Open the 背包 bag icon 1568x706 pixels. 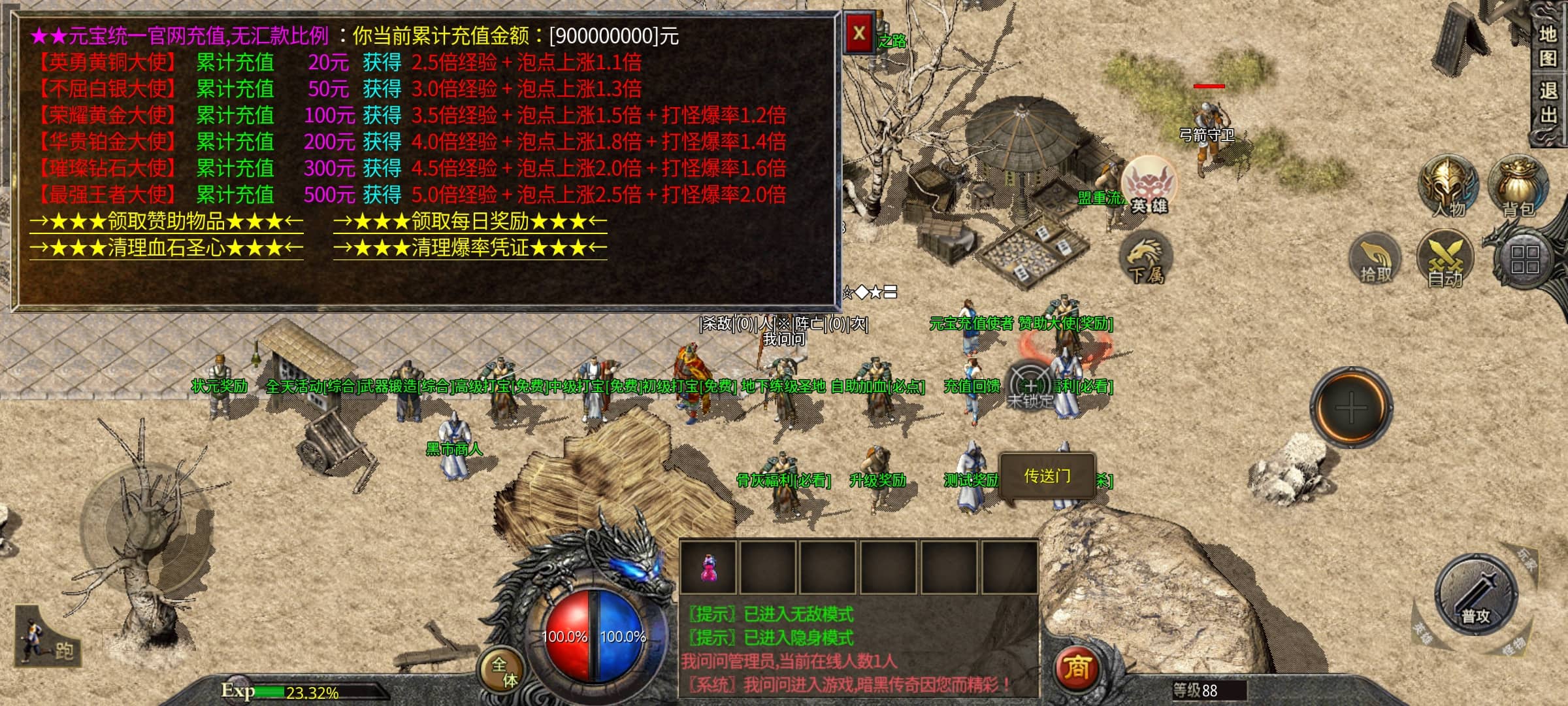tap(1518, 186)
